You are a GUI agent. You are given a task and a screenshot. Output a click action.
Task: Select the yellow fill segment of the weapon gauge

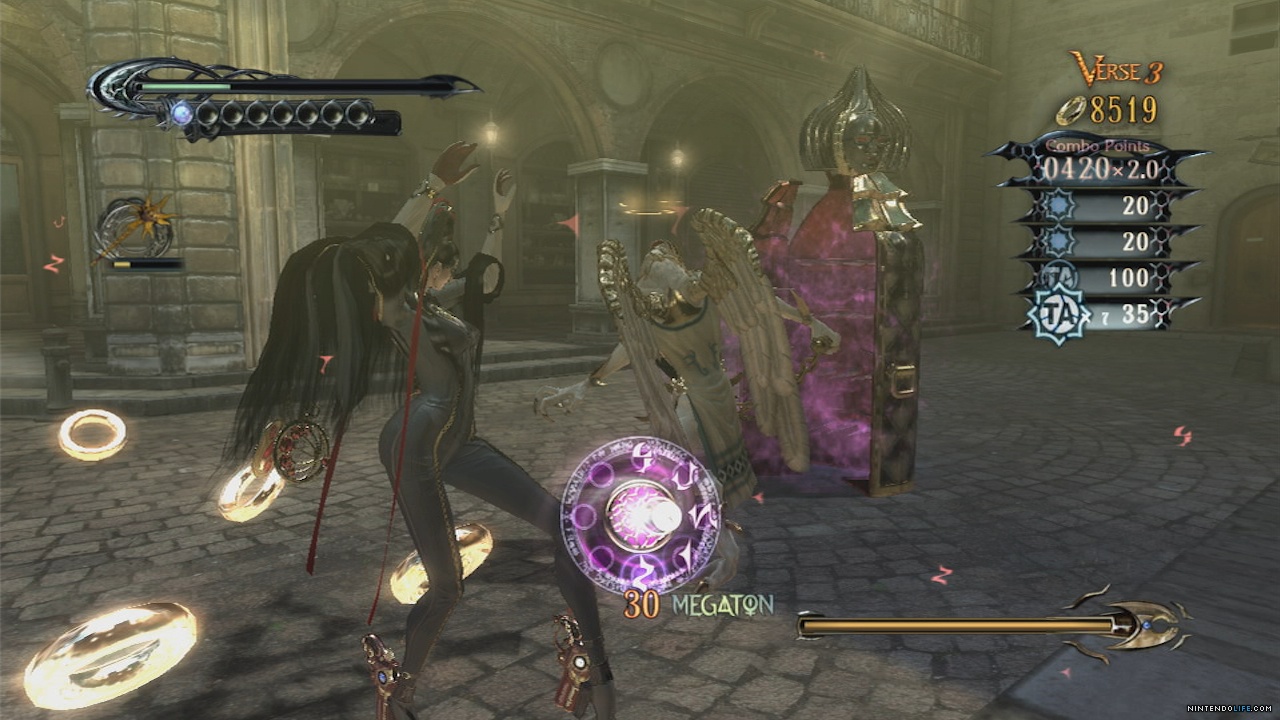coord(123,265)
